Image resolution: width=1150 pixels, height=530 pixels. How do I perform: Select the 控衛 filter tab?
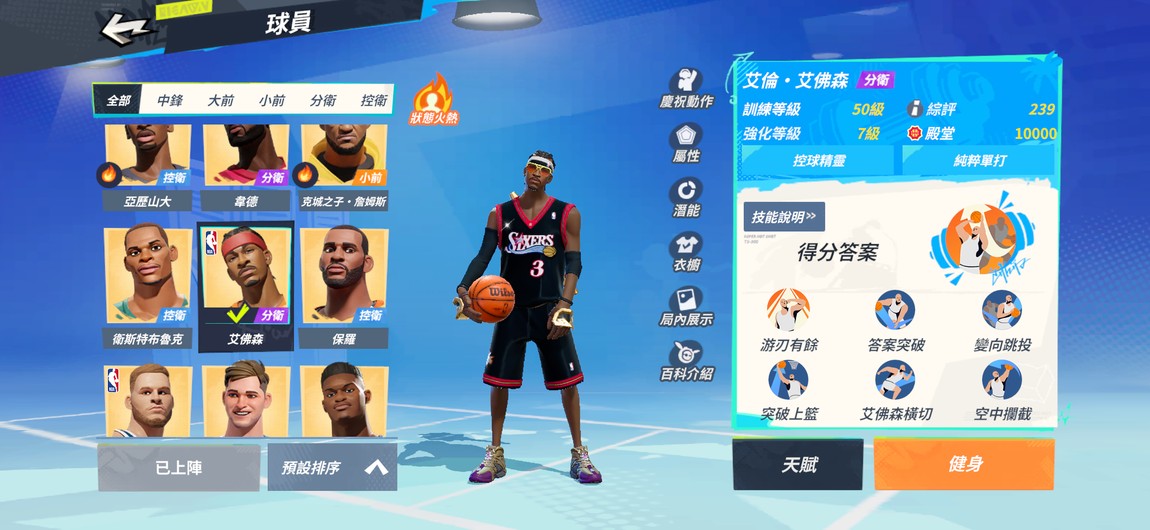[x=373, y=100]
